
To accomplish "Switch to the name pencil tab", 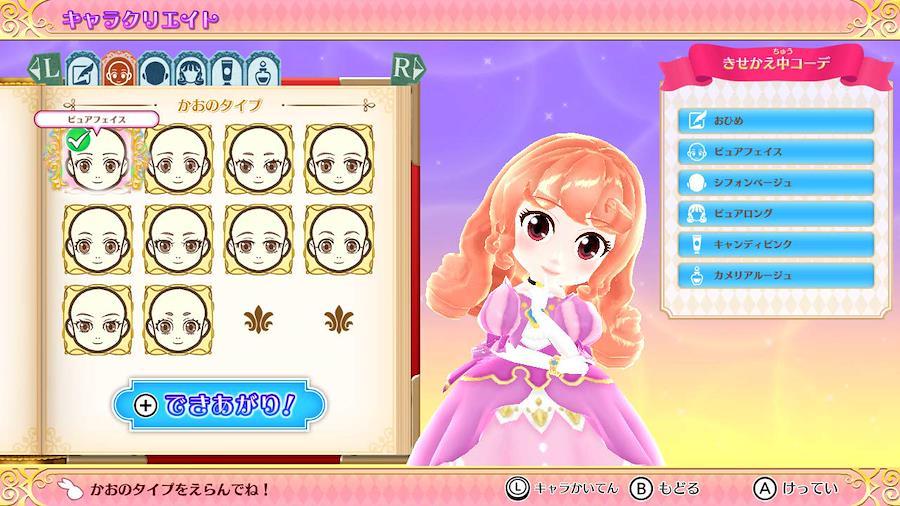I will (x=82, y=72).
